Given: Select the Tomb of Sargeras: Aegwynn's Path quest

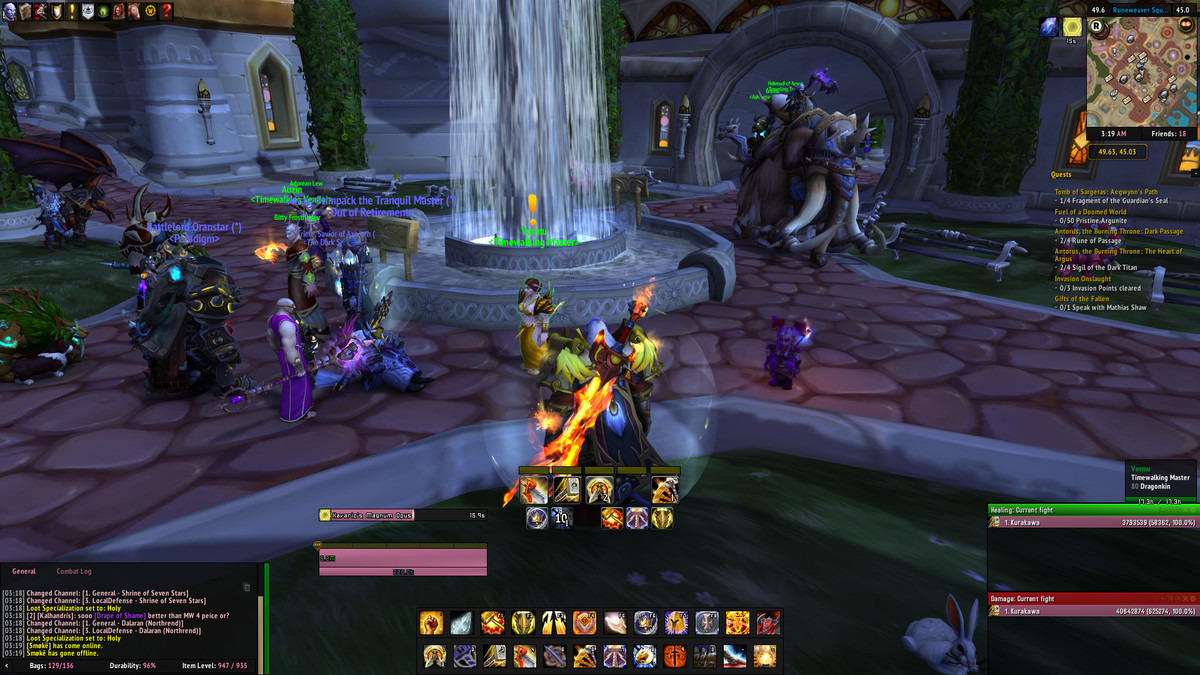Looking at the screenshot, I should tap(1105, 192).
